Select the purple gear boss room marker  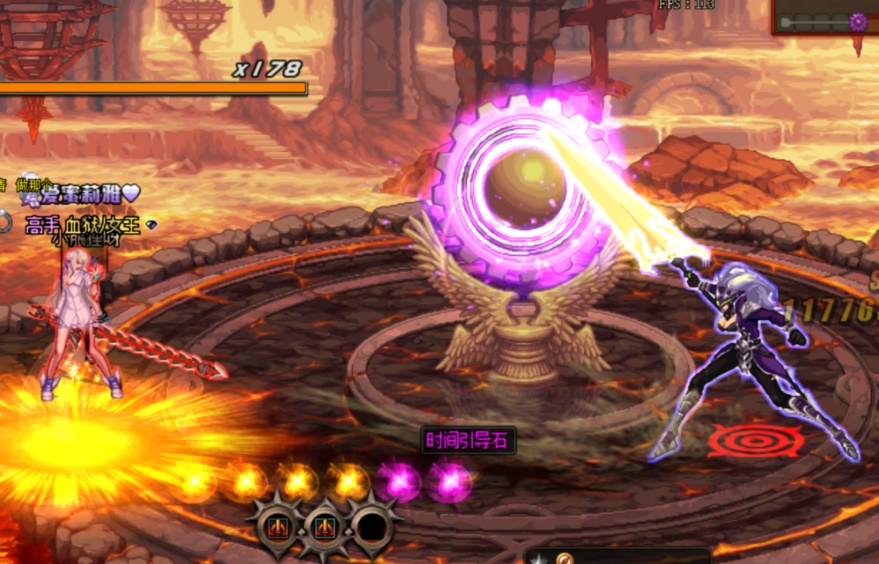coord(857,21)
